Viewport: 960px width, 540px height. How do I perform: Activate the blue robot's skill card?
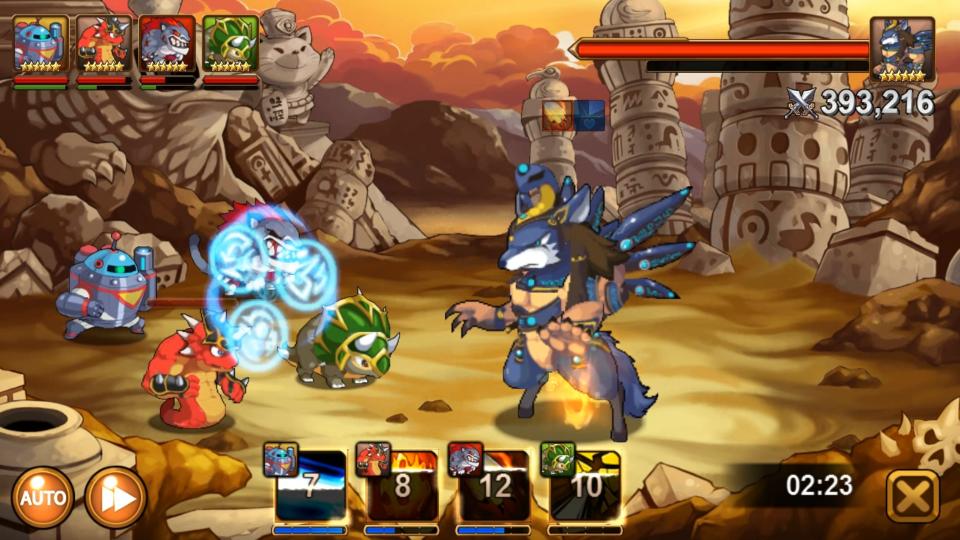click(x=310, y=486)
